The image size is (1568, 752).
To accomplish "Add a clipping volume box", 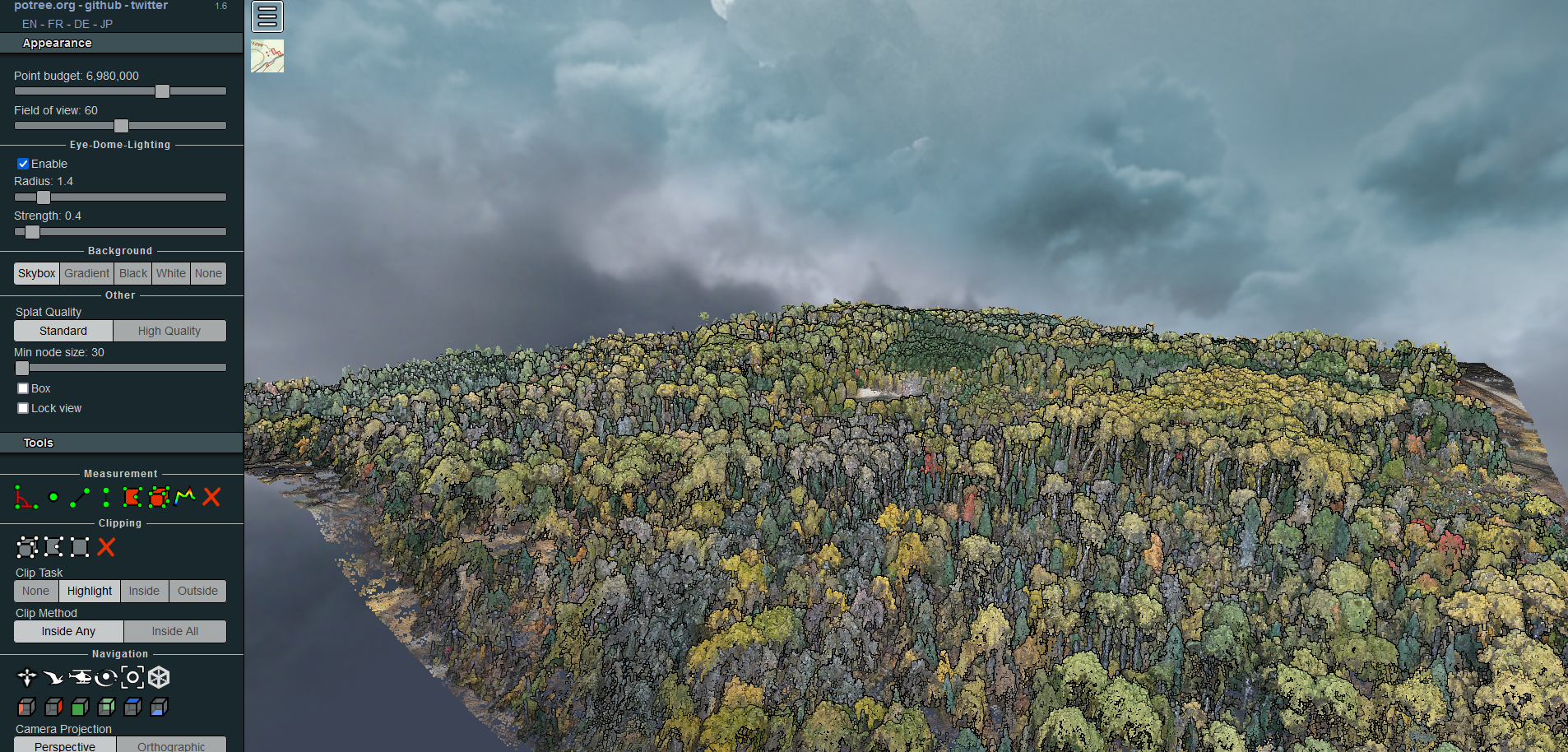I will click(x=27, y=547).
